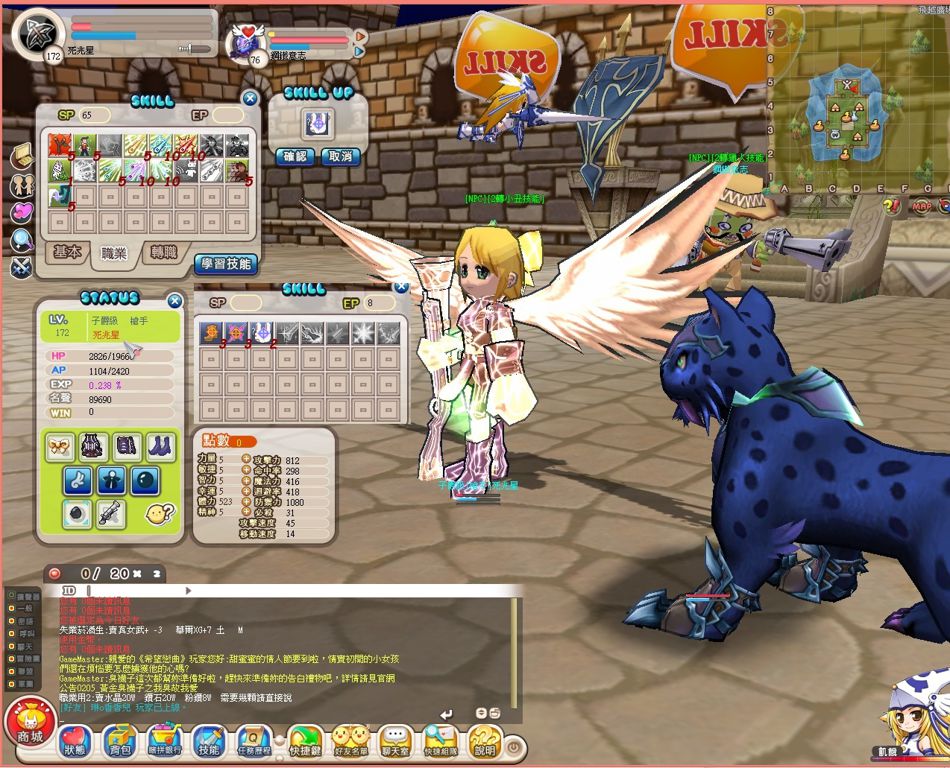The image size is (950, 768).
Task: Close the upper SKILL window
Action: [250, 98]
